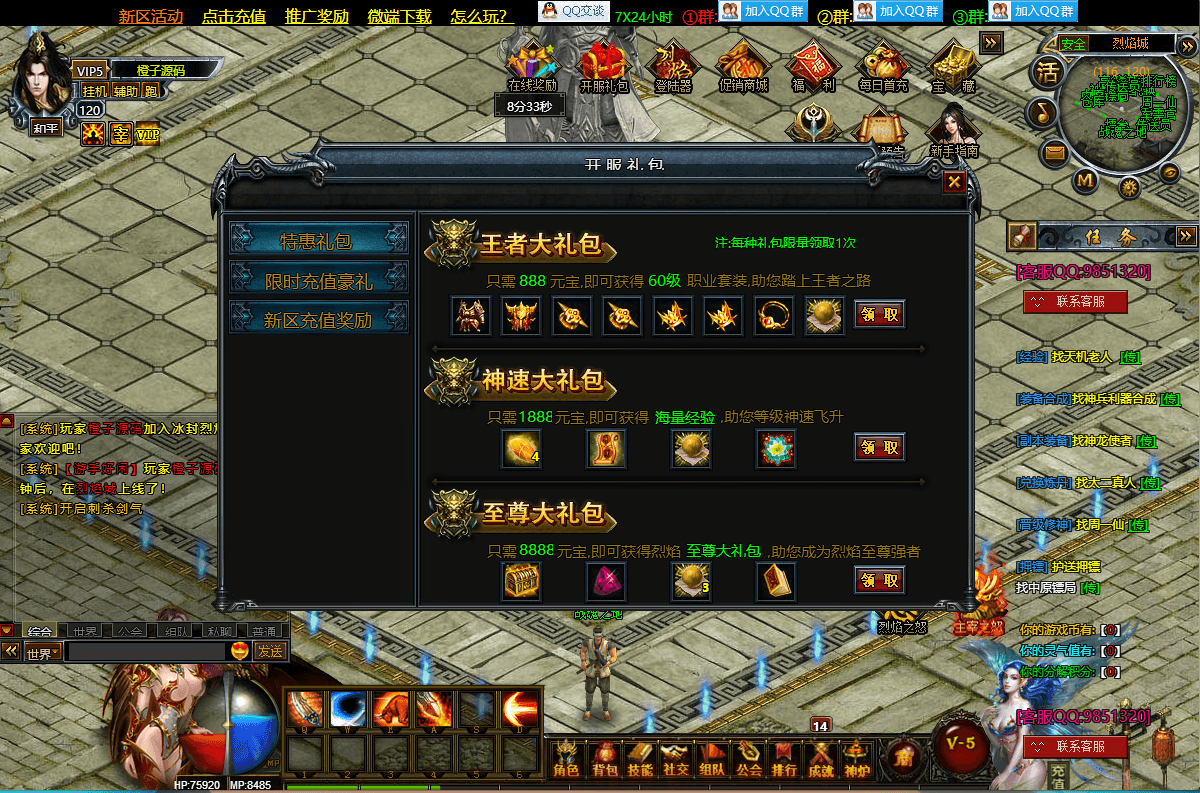Open the mail envelope icon beside the minimap
Viewport: 1200px width, 793px height.
coord(1054,153)
